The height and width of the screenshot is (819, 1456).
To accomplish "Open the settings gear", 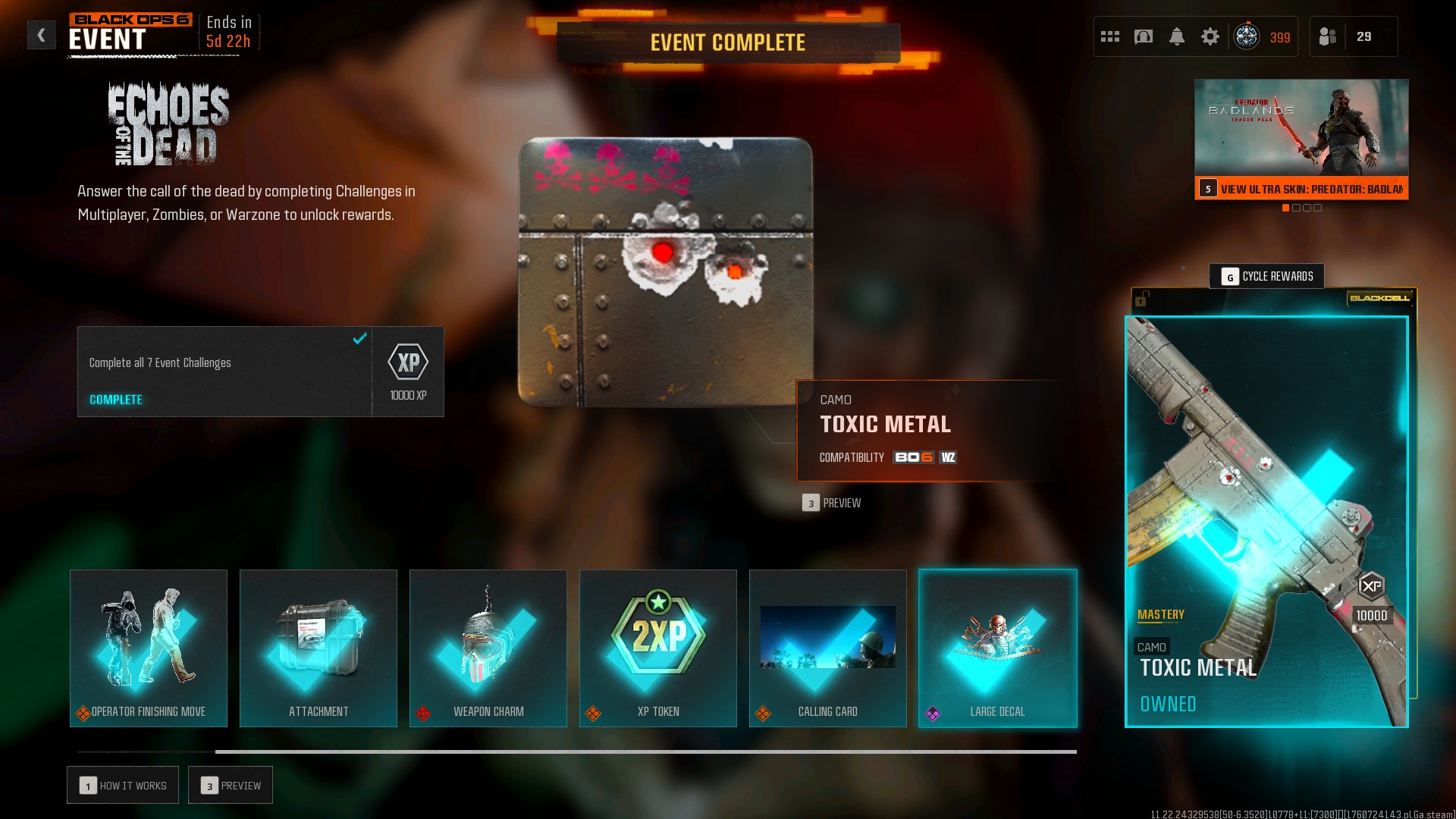I will (x=1210, y=36).
